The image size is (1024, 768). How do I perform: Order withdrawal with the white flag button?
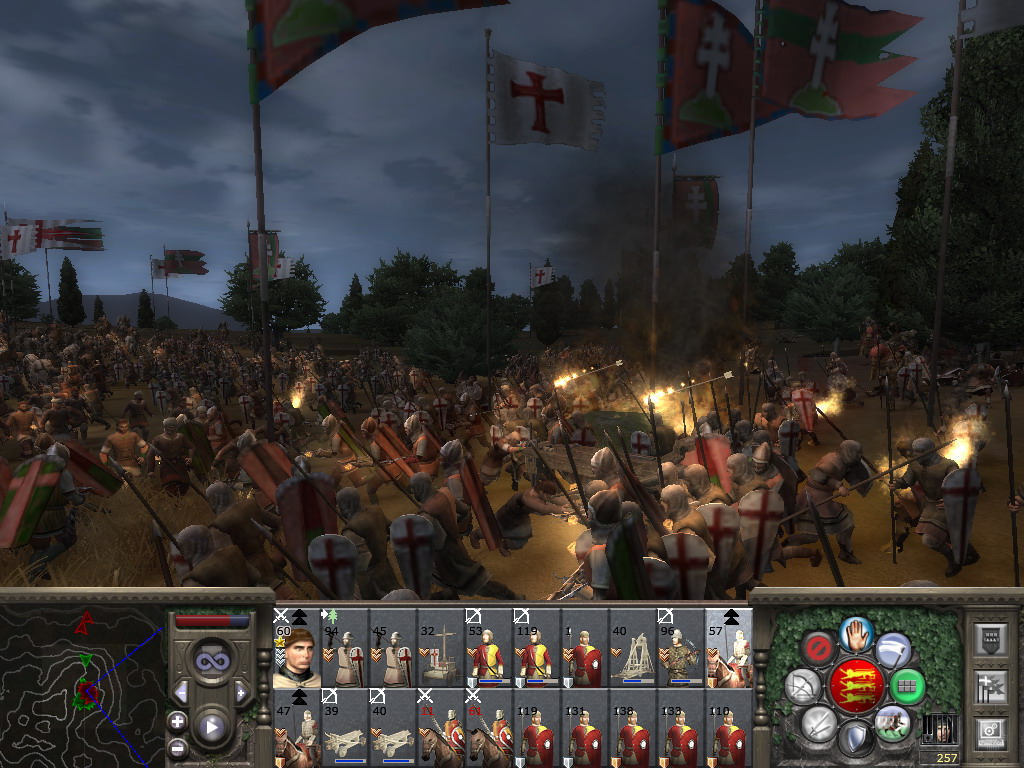893,649
